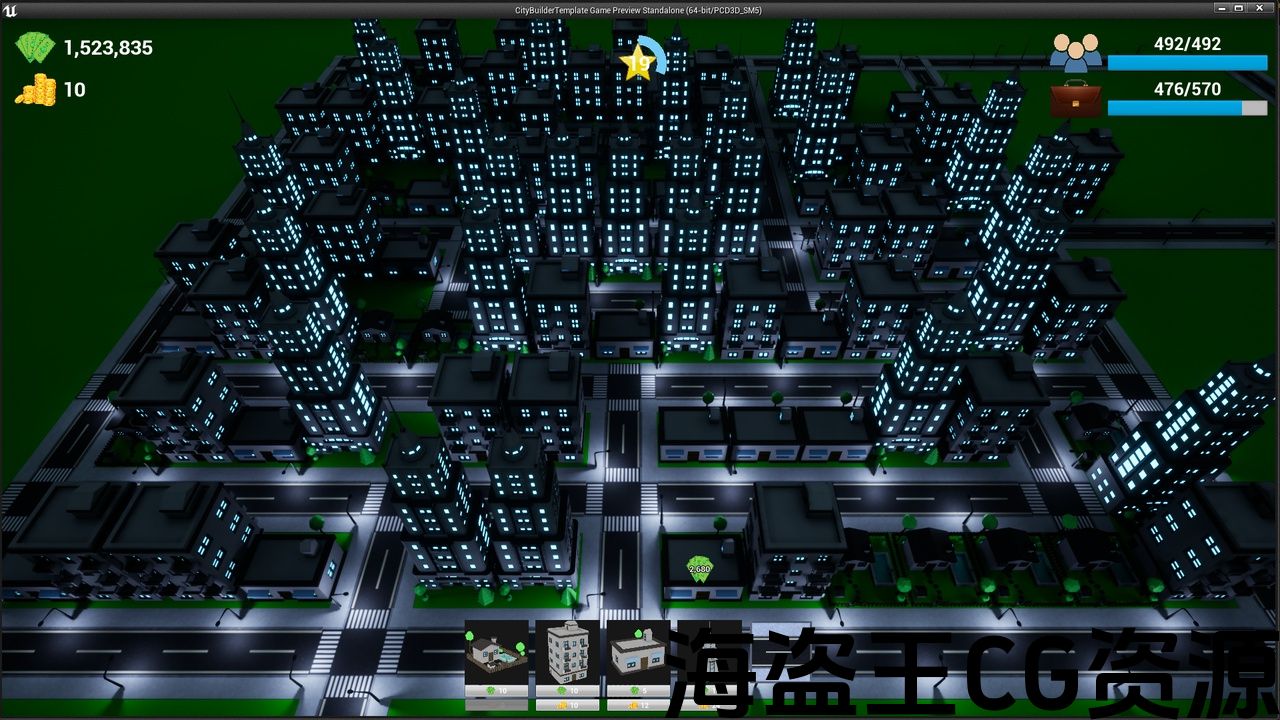
Task: Minimize the game preview window
Action: [x=1220, y=8]
